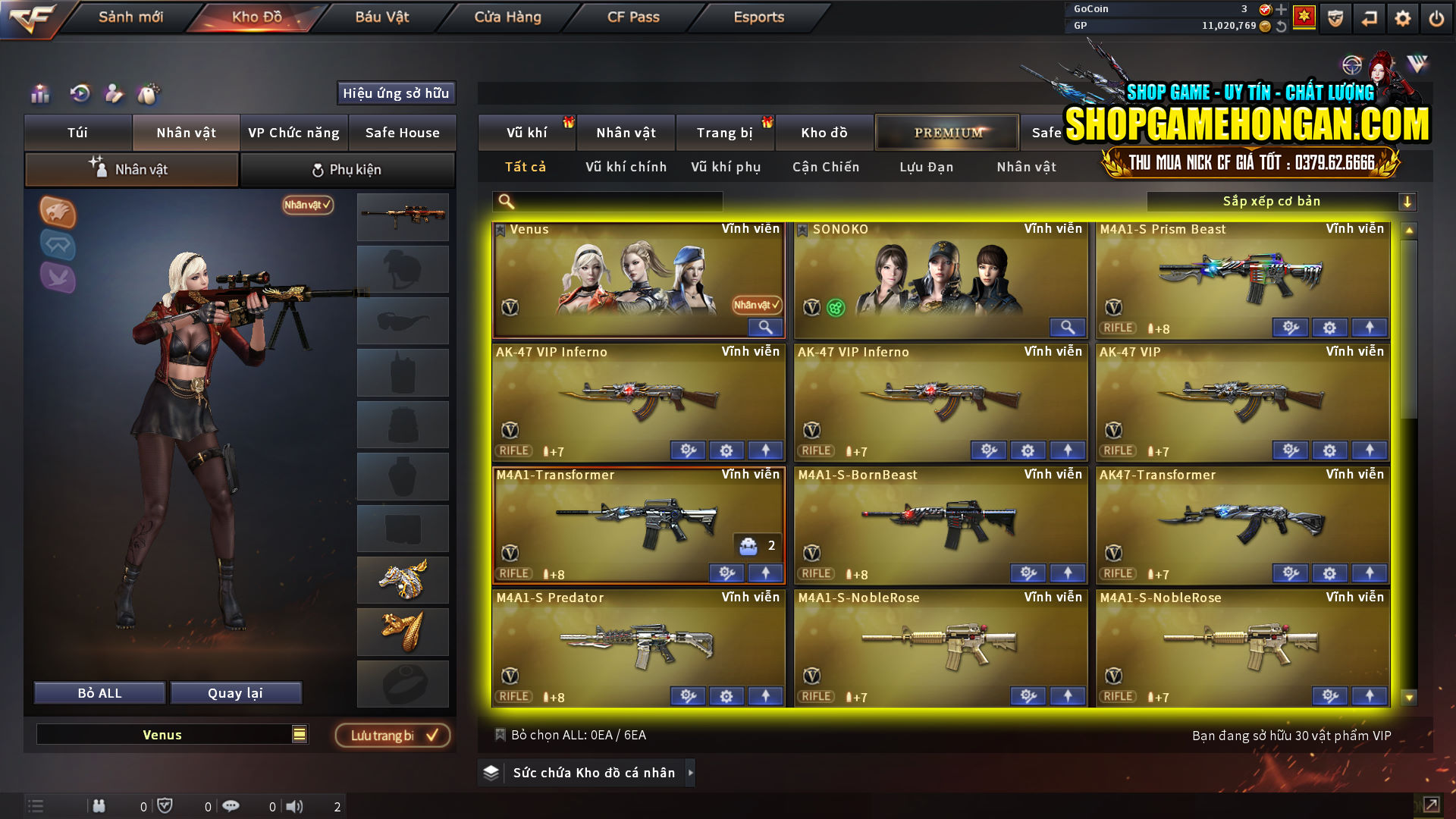Confirm loadout with the Lưu trang bị checkmark

[x=392, y=734]
